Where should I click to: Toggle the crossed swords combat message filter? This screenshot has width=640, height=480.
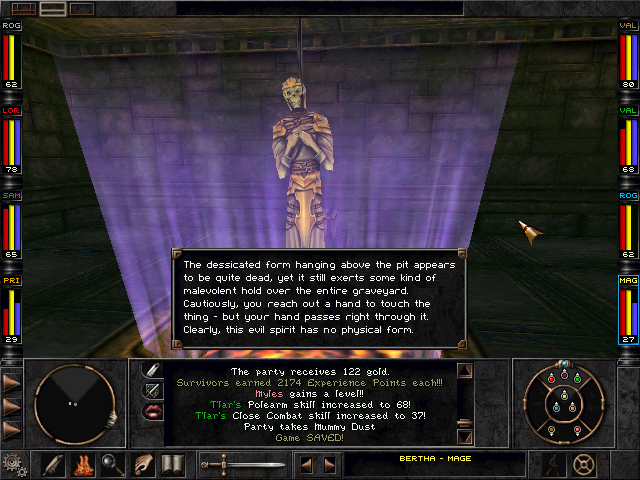153,390
